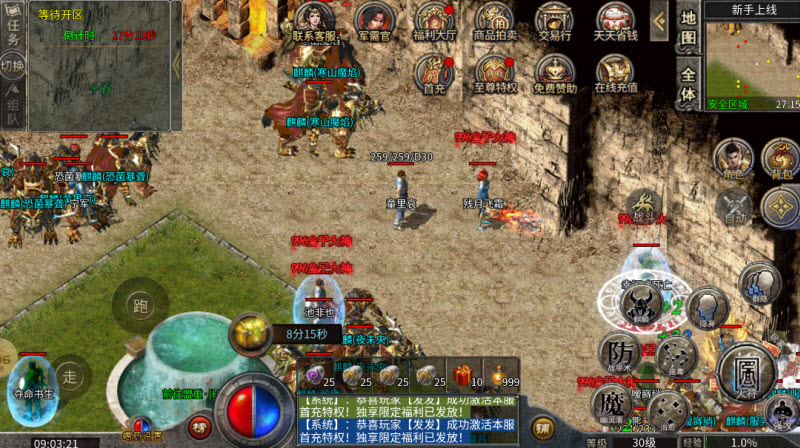
Task: Open the 首充 first recharge offer
Action: coord(434,72)
